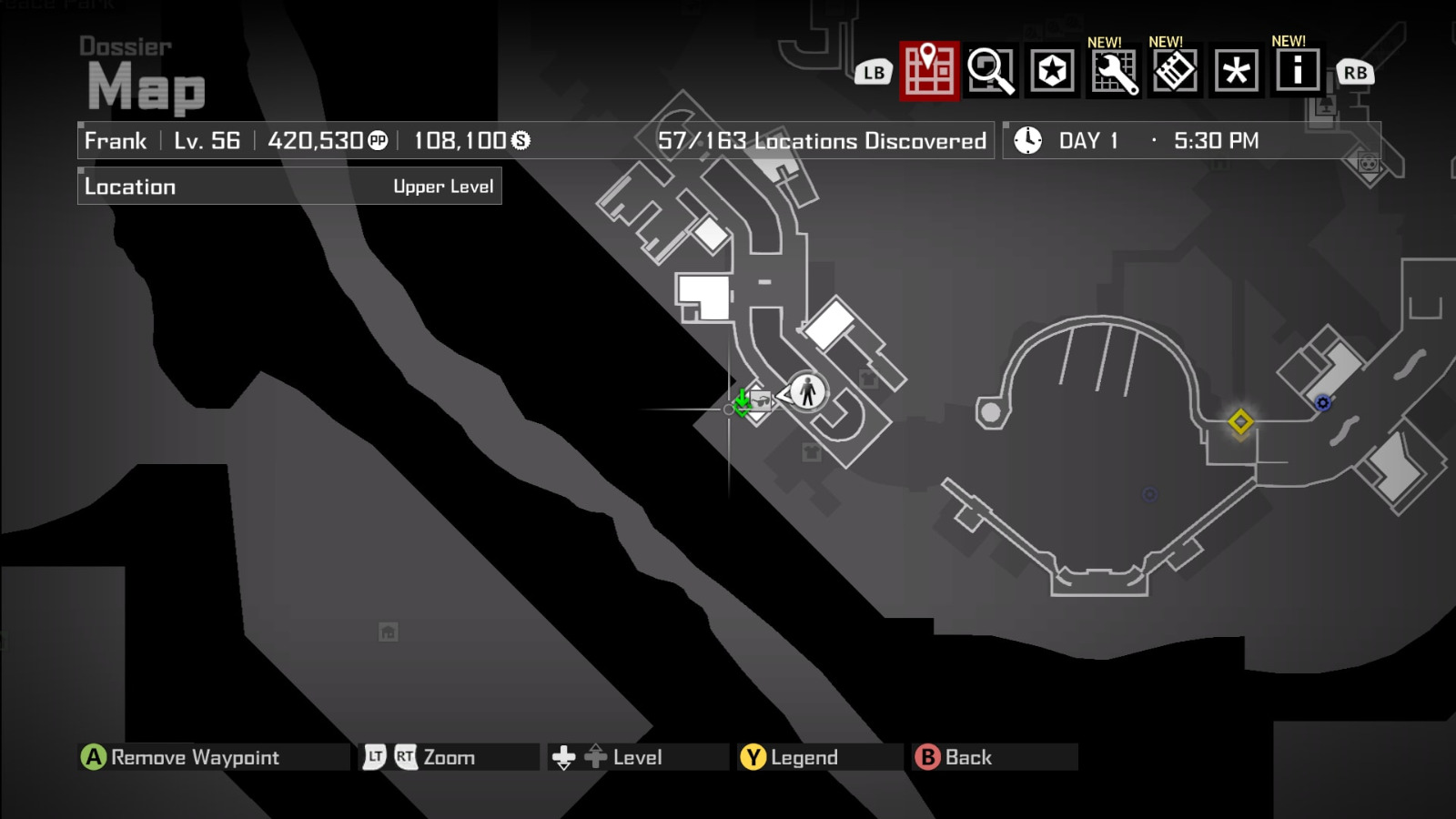This screenshot has height=819, width=1456.
Task: Select the wrench crafting icon marked NEW
Action: (1113, 69)
